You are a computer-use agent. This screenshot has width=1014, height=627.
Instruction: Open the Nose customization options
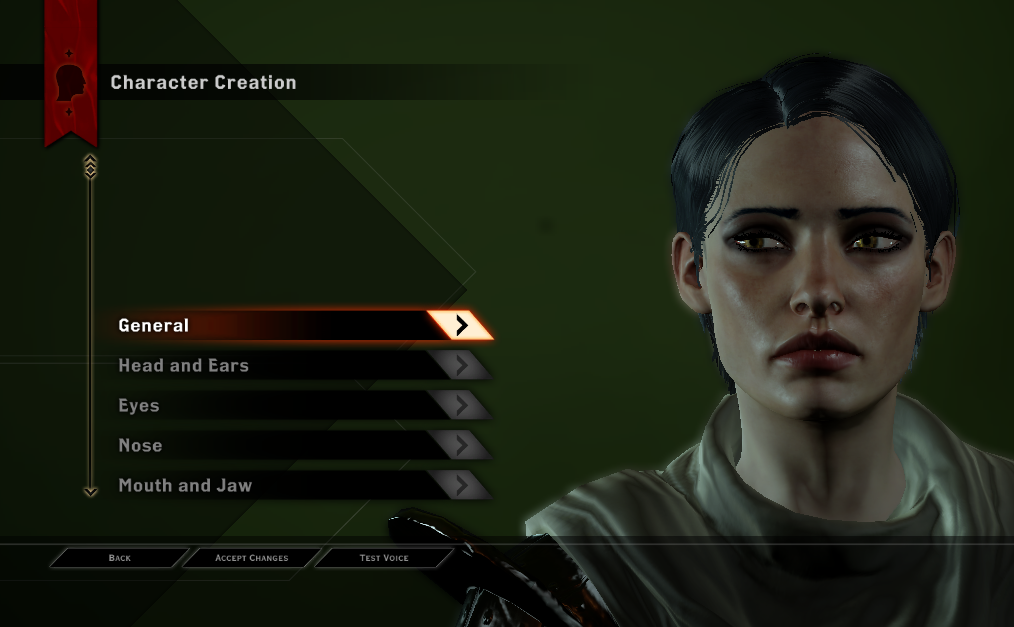click(x=300, y=446)
